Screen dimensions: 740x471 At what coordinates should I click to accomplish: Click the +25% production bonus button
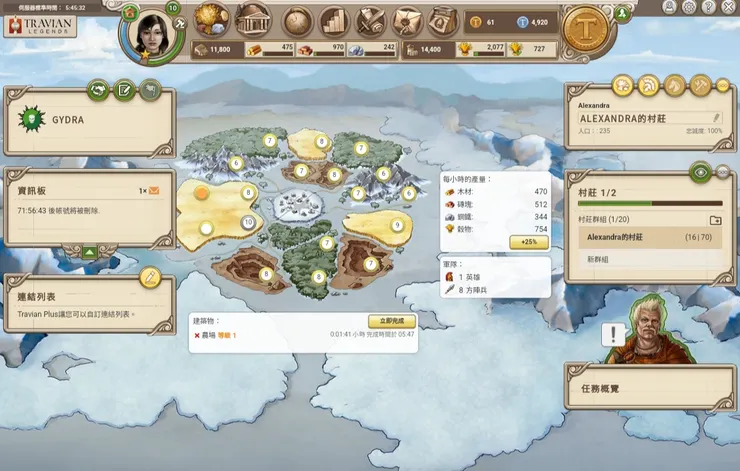click(528, 242)
